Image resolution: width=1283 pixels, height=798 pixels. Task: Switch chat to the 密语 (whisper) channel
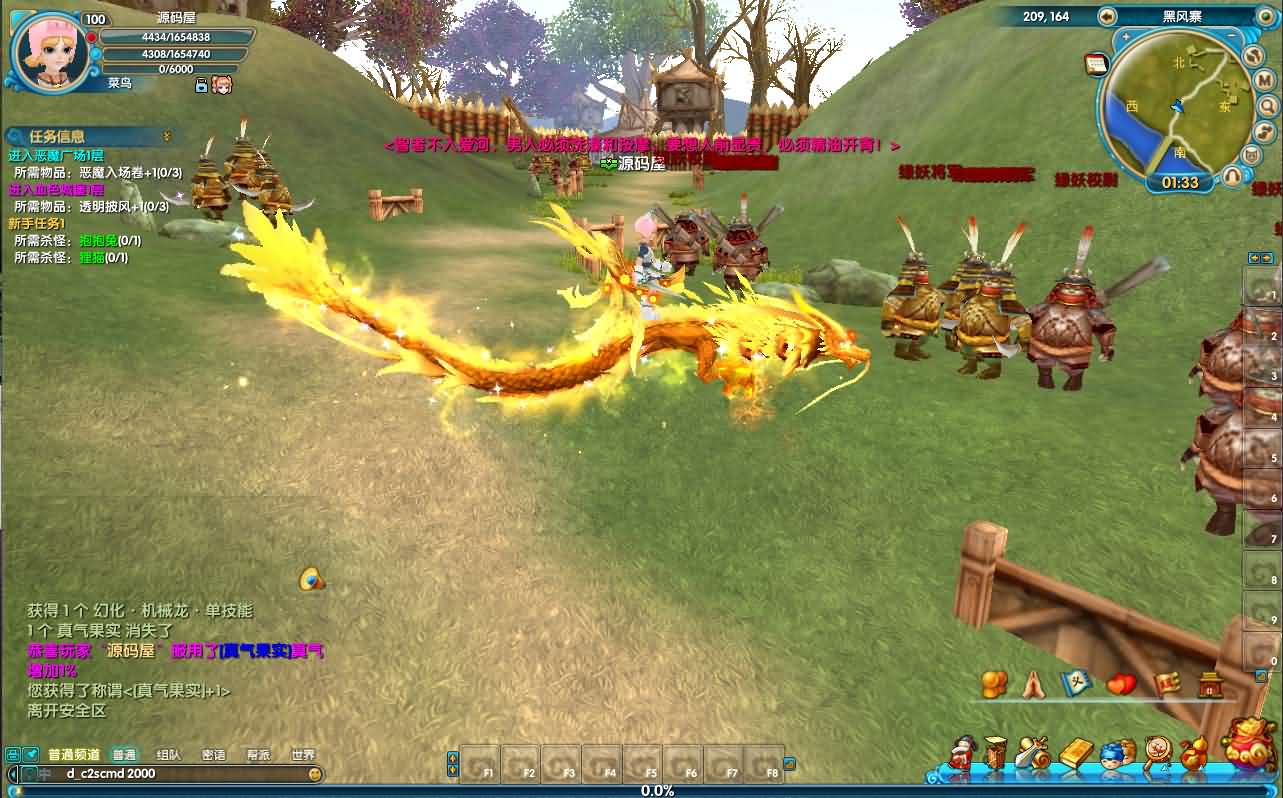(213, 755)
